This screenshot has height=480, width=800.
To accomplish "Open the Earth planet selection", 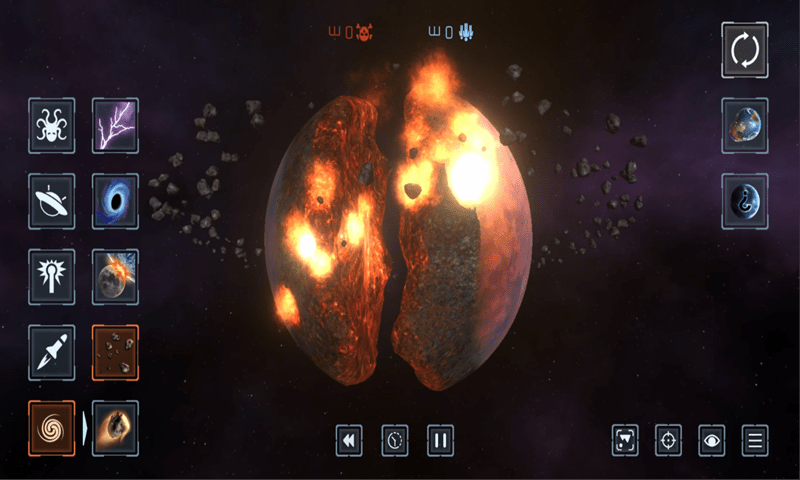I will pos(745,126).
